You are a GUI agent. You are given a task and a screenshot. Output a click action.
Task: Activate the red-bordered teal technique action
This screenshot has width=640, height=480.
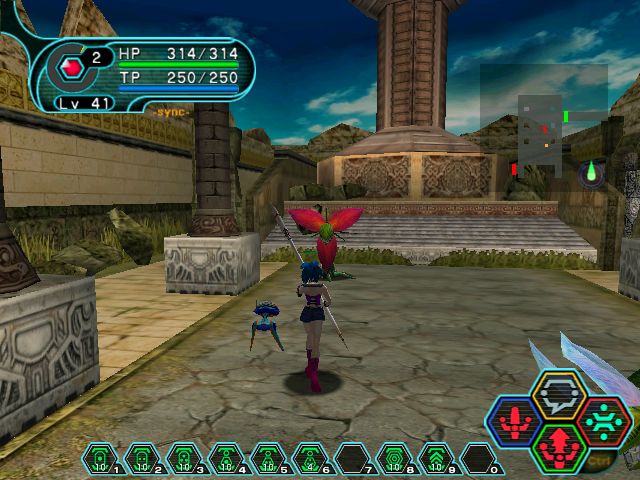click(x=603, y=420)
